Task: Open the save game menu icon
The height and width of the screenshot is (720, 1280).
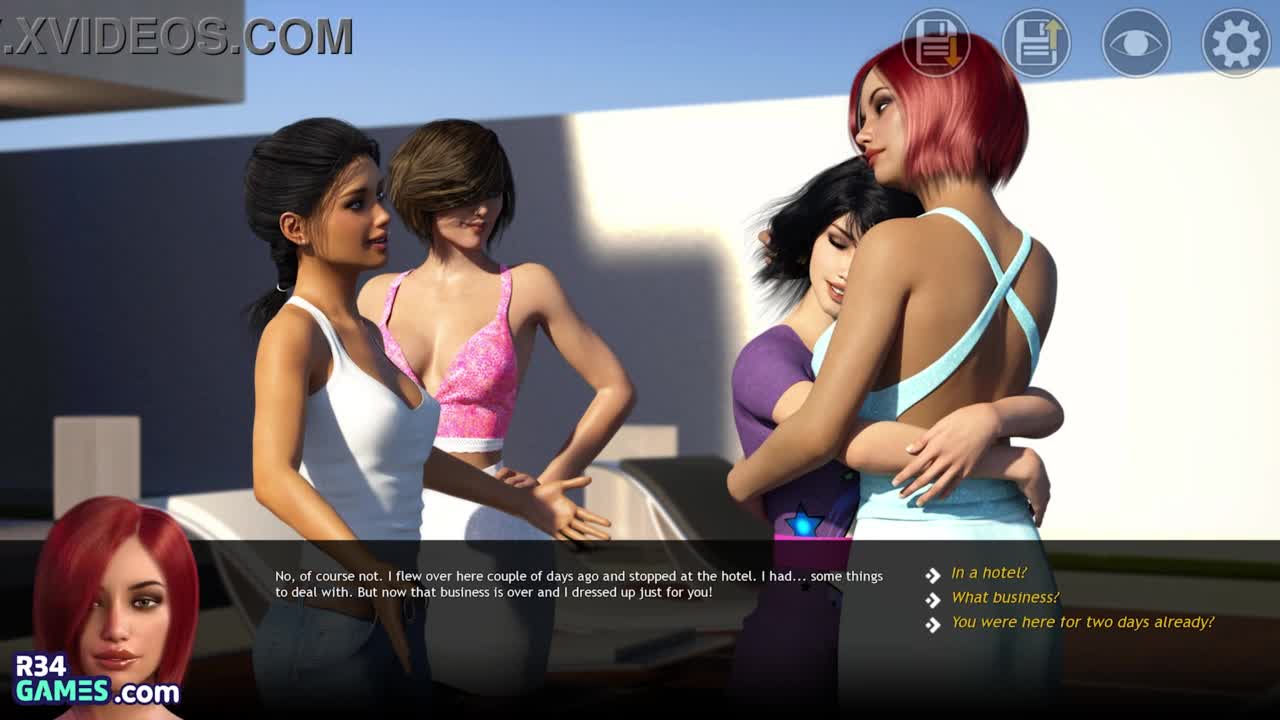Action: click(936, 43)
